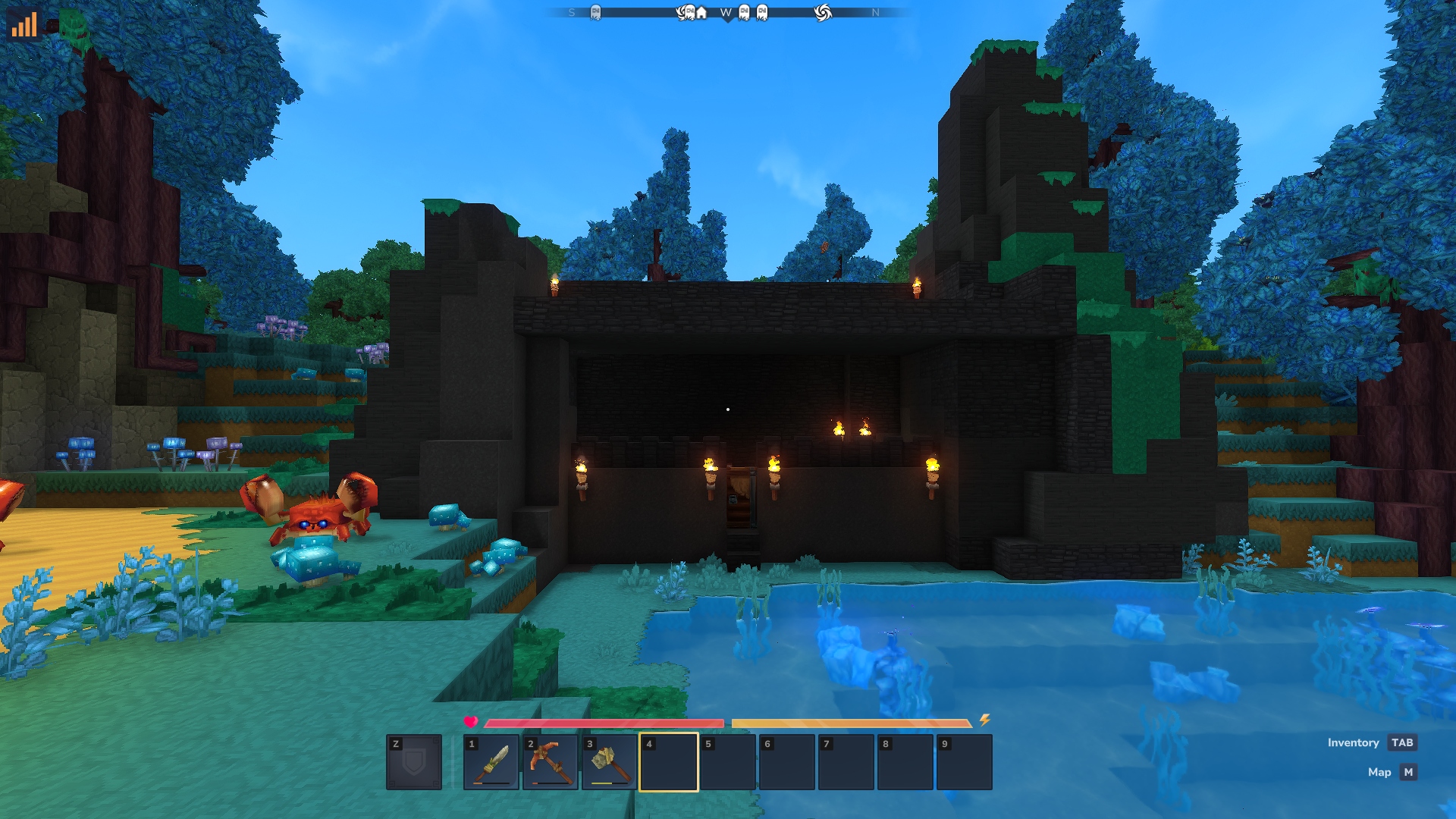This screenshot has width=1456, height=819.
Task: Click the house marker on the compass
Action: pos(701,13)
